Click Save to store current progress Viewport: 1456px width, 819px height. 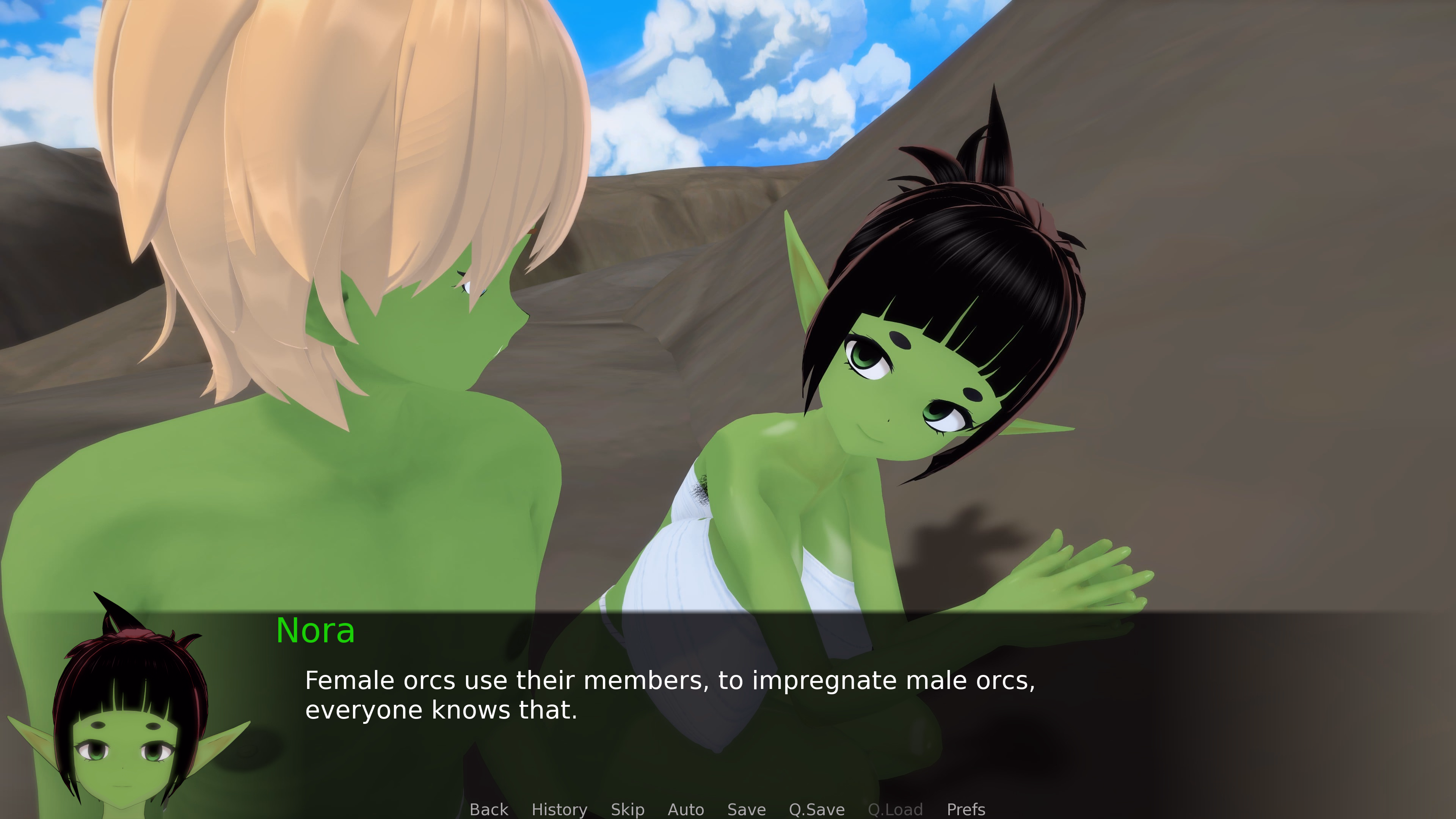click(746, 810)
